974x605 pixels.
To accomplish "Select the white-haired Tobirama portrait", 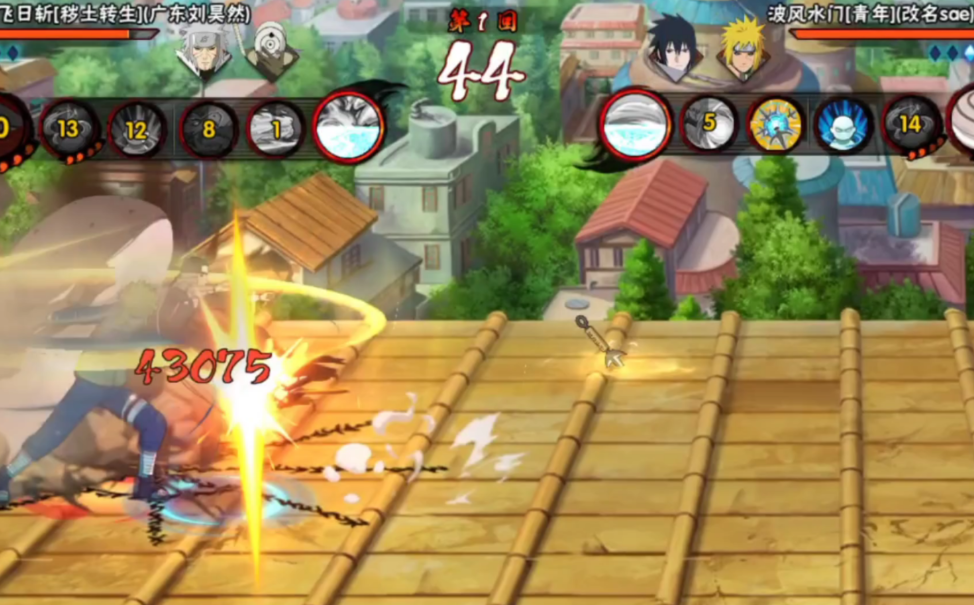I will click(204, 52).
